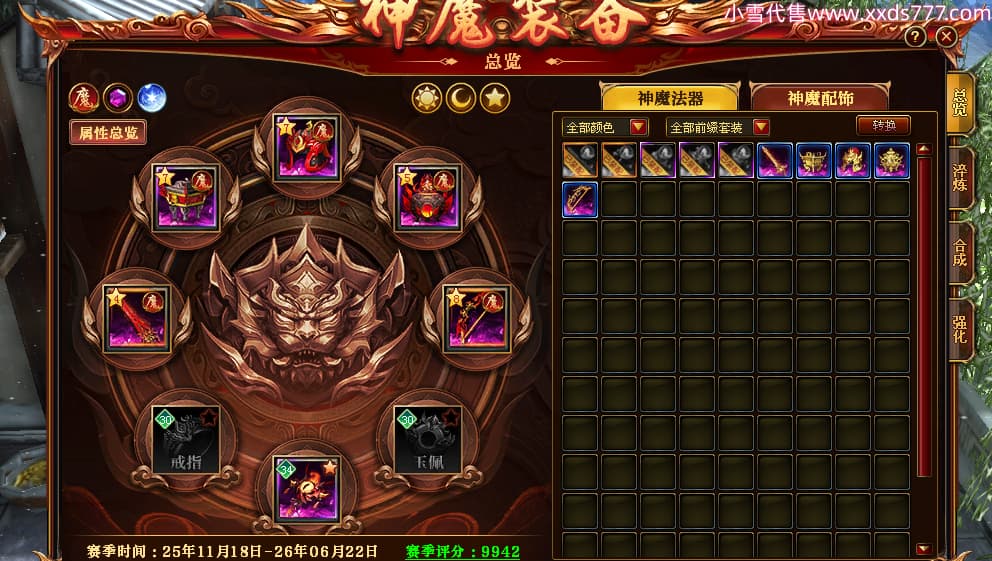Switch to the 神魔法器 tab
This screenshot has width=992, height=561.
click(669, 98)
